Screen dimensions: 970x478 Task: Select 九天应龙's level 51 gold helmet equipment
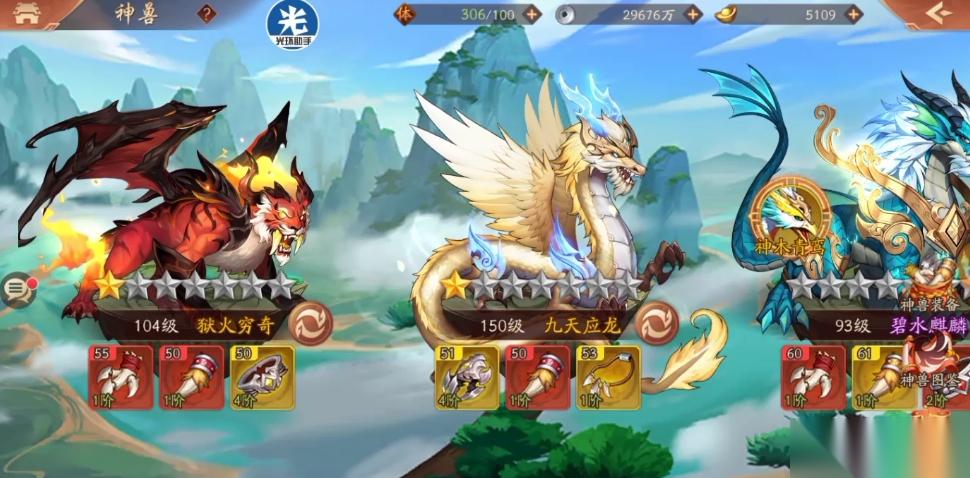click(468, 377)
